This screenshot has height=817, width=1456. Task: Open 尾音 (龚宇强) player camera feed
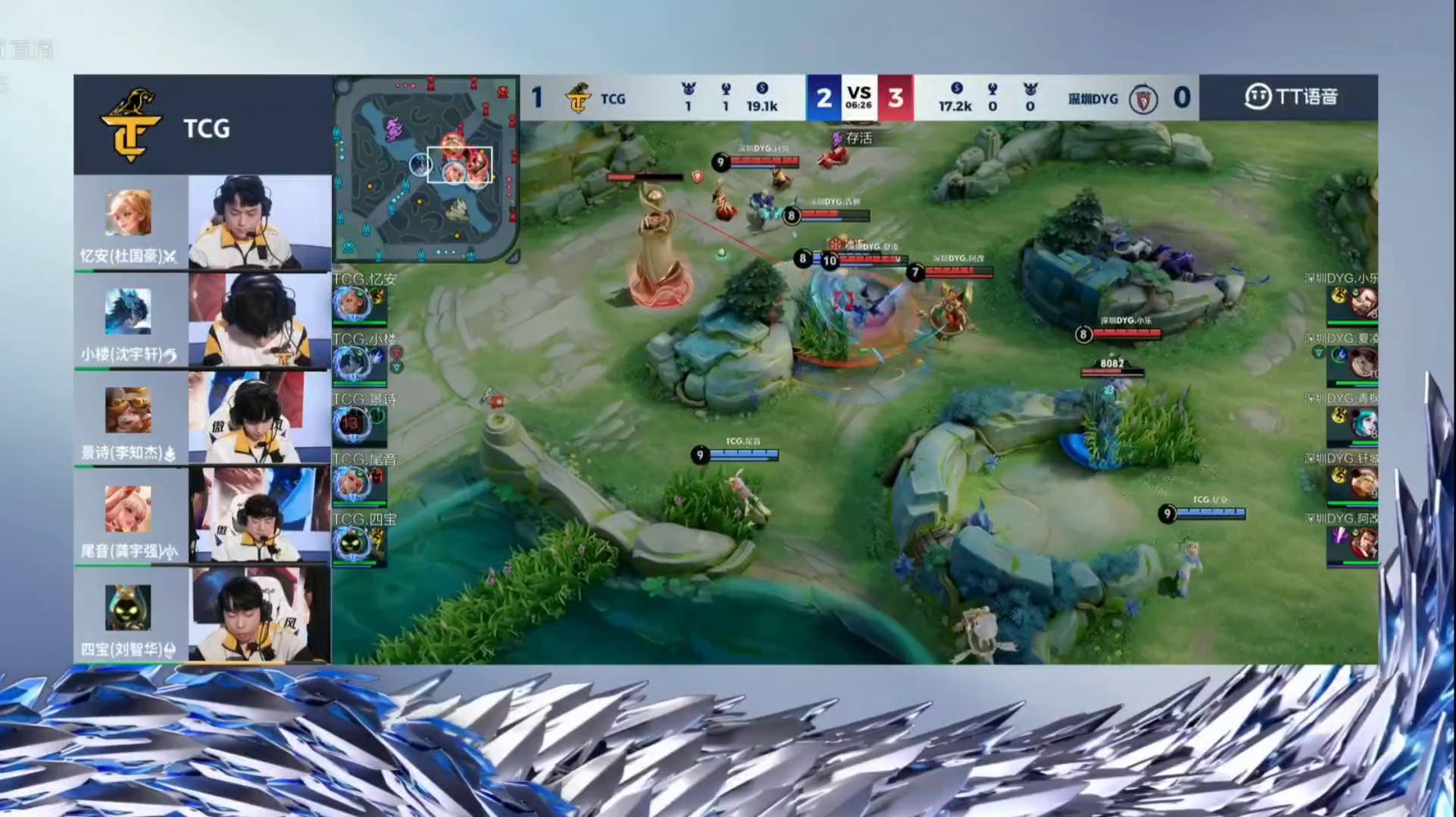[x=259, y=515]
